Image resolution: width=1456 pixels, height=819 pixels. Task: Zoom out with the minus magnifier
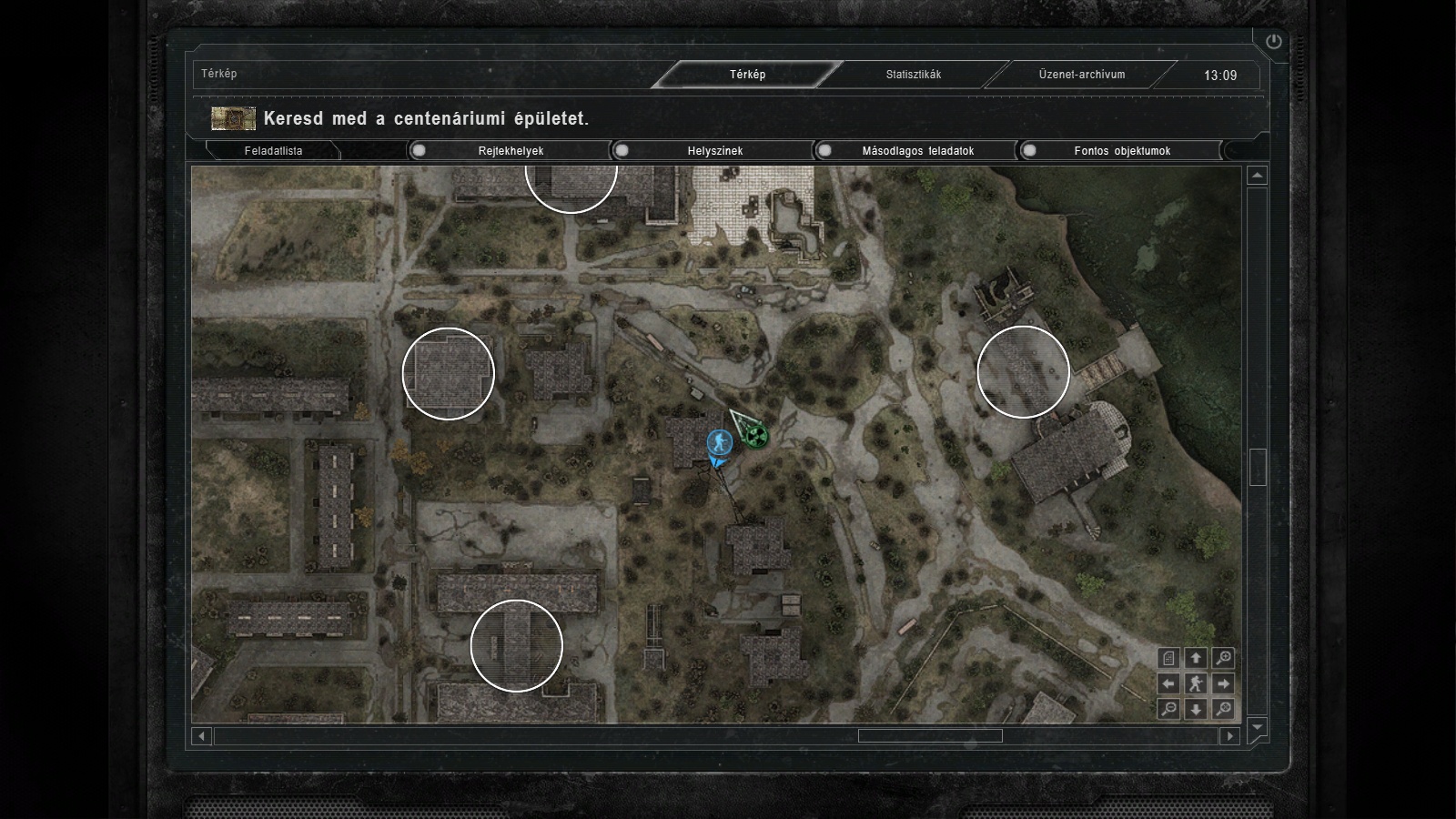click(x=1168, y=709)
